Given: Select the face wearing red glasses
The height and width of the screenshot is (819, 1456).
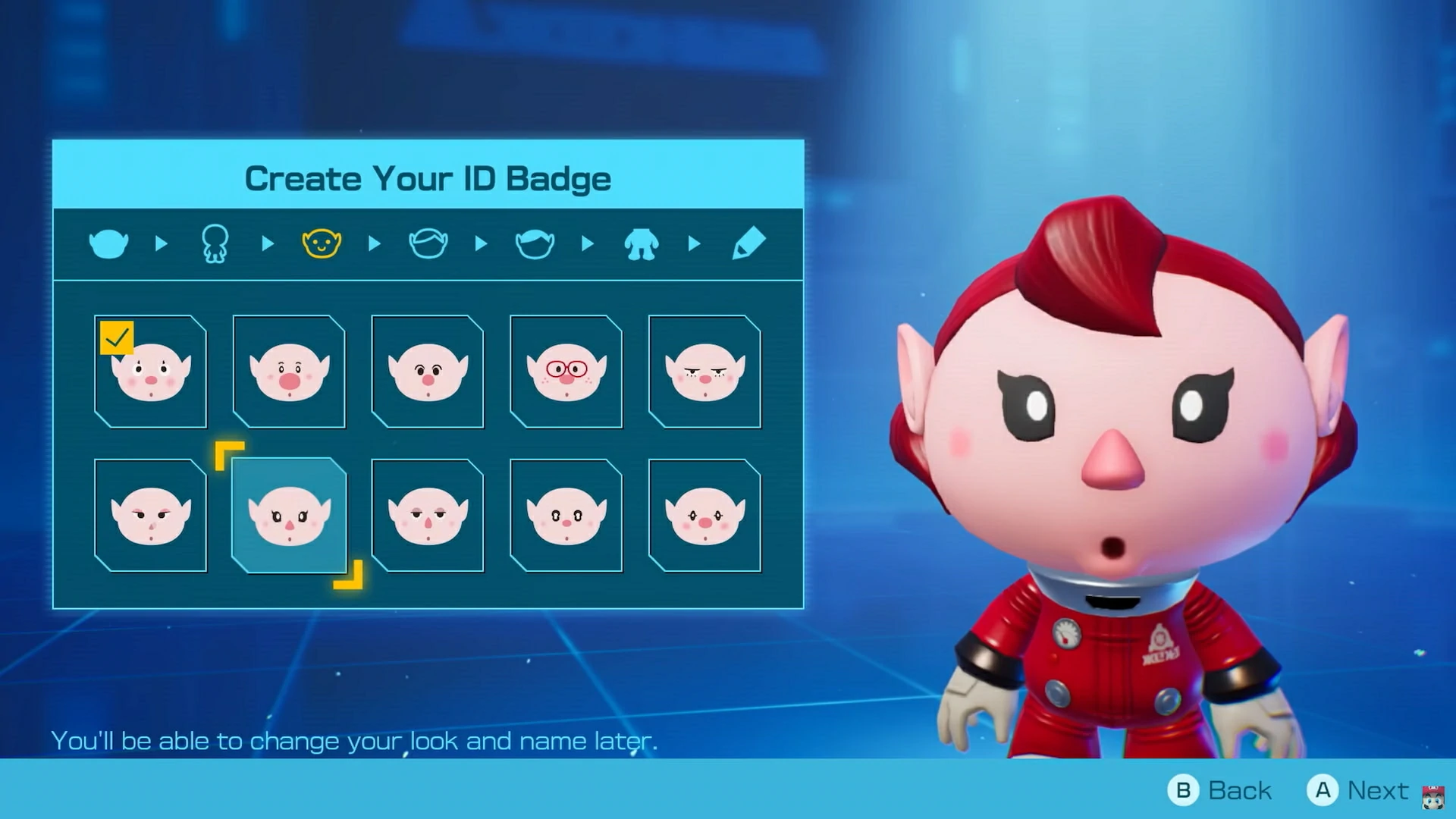Looking at the screenshot, I should (566, 372).
